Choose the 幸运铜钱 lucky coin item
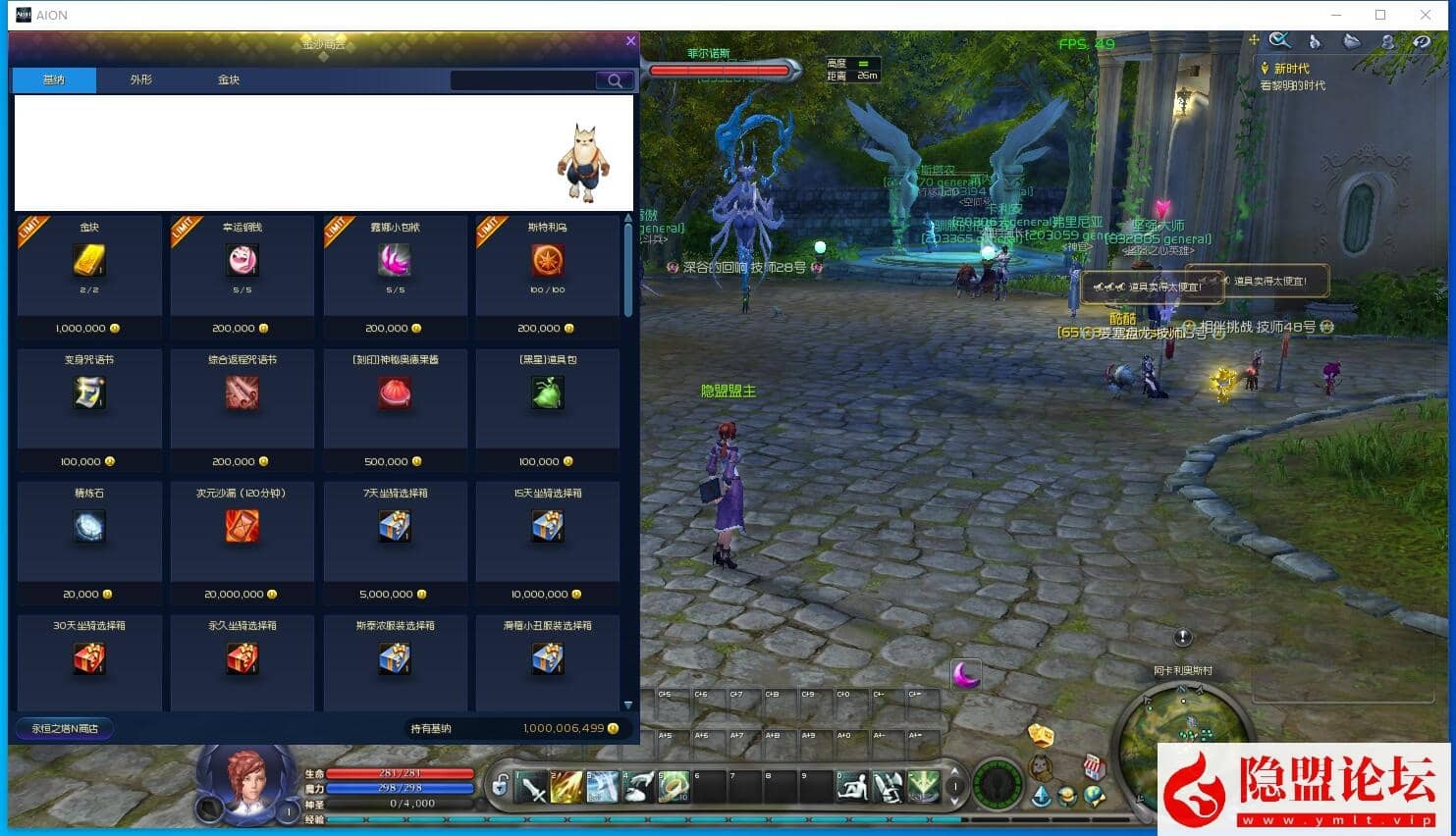Screen dimensions: 1456x836 pos(243,261)
